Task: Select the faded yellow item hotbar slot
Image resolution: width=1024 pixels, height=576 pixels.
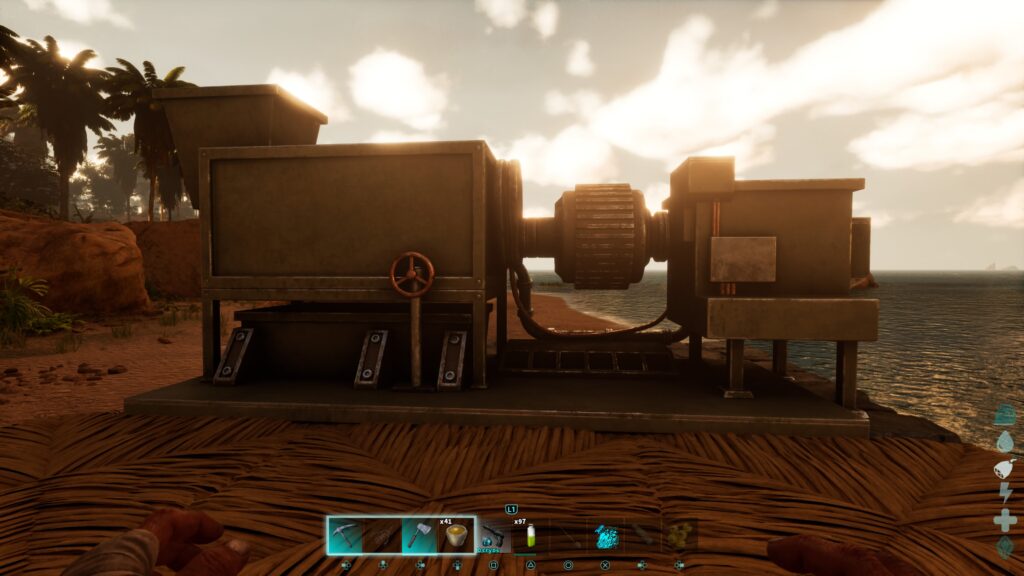Action: 680,535
